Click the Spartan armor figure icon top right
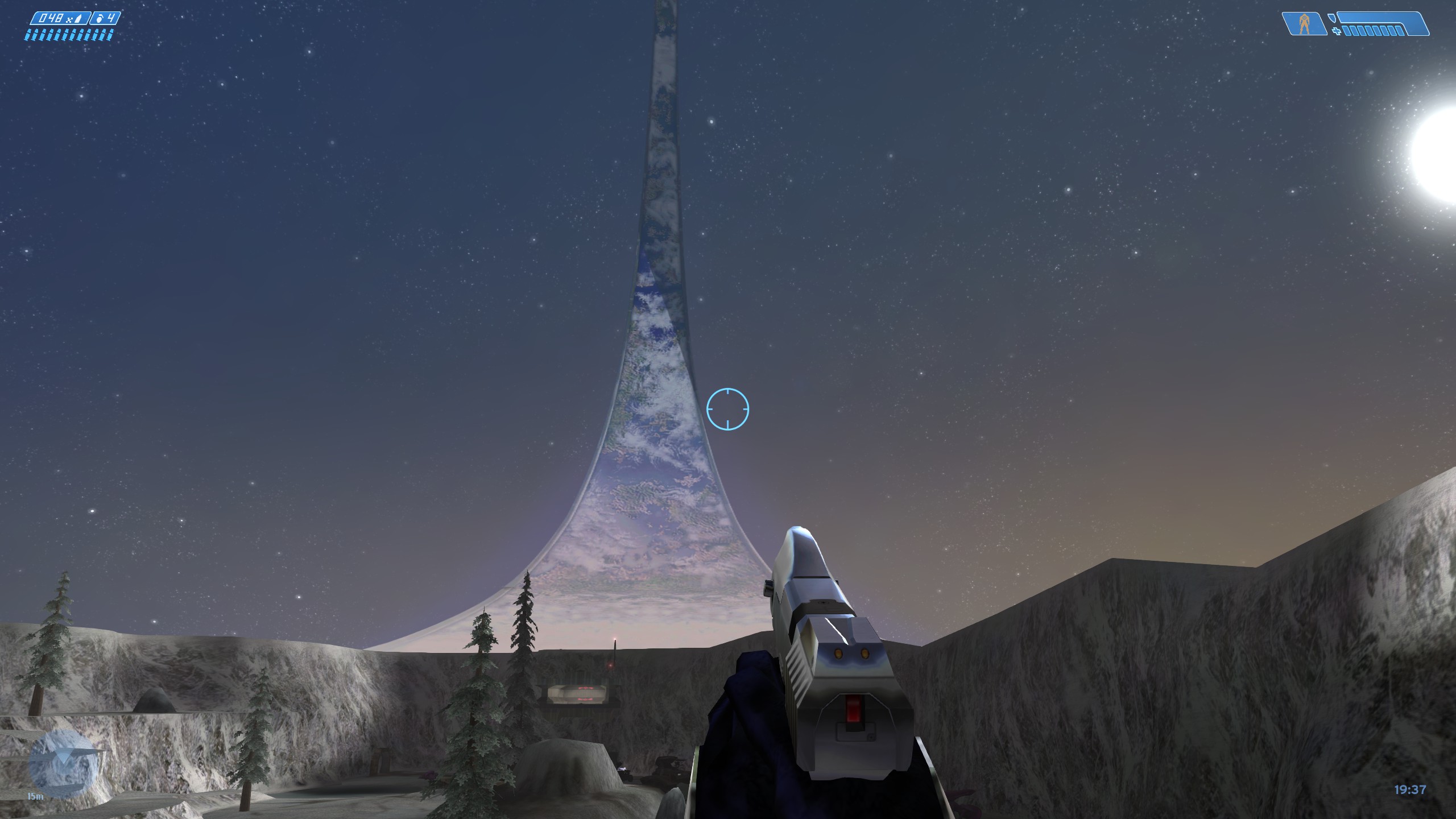Image resolution: width=1456 pixels, height=819 pixels. 1305,23
